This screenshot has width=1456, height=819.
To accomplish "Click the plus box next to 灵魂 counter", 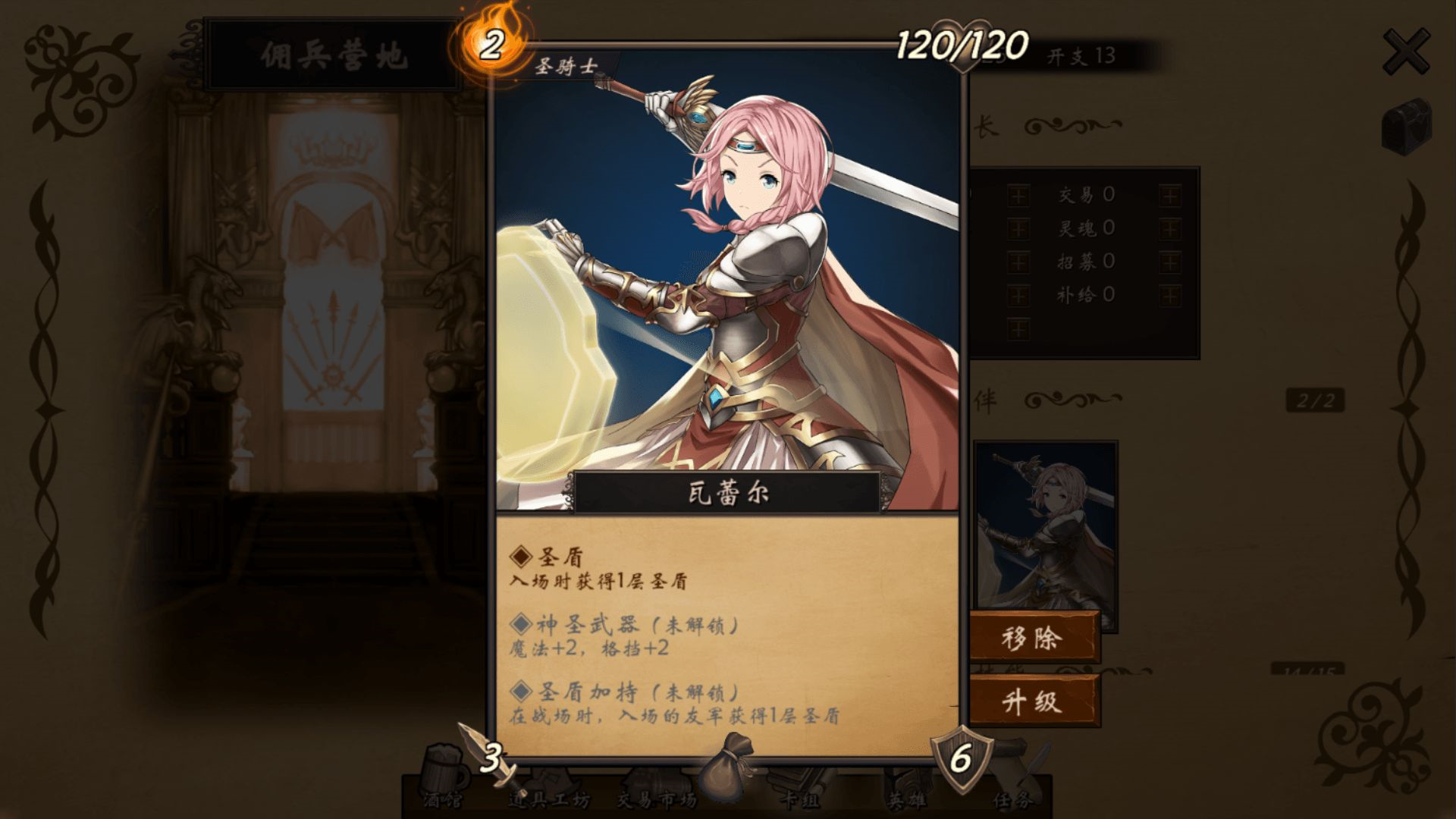I will click(x=1018, y=227).
